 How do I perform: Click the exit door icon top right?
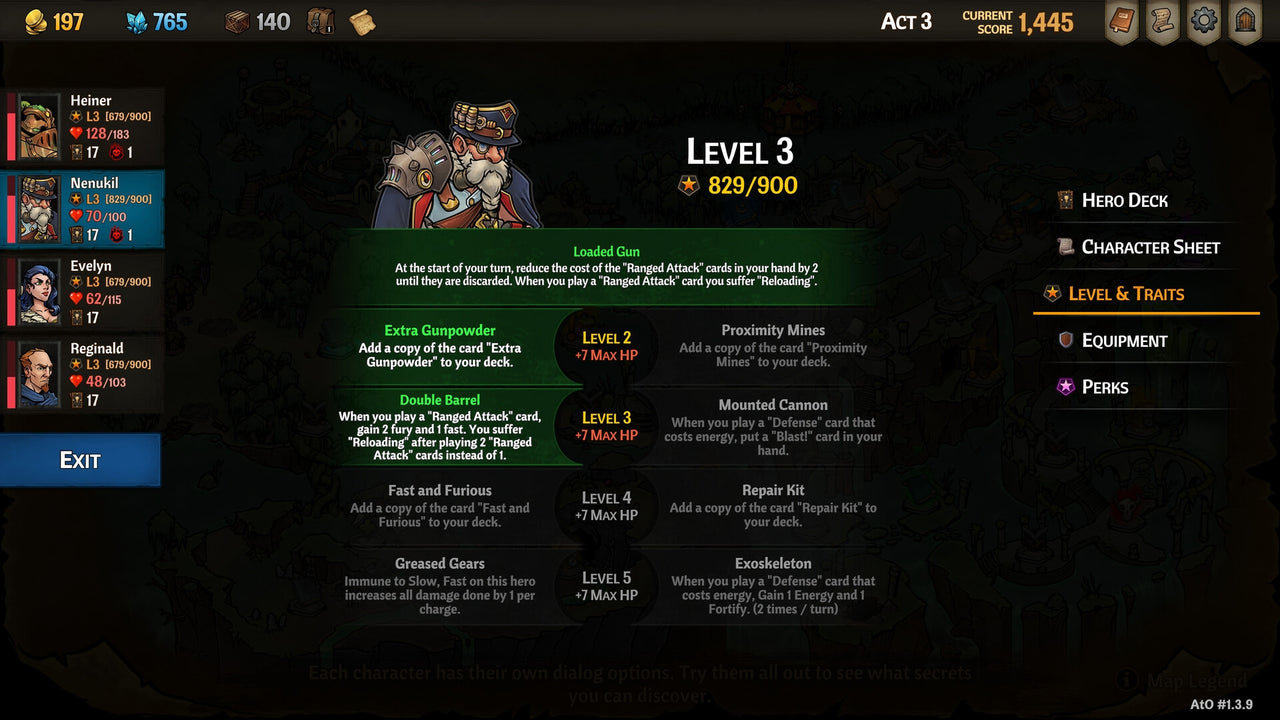tap(1245, 21)
